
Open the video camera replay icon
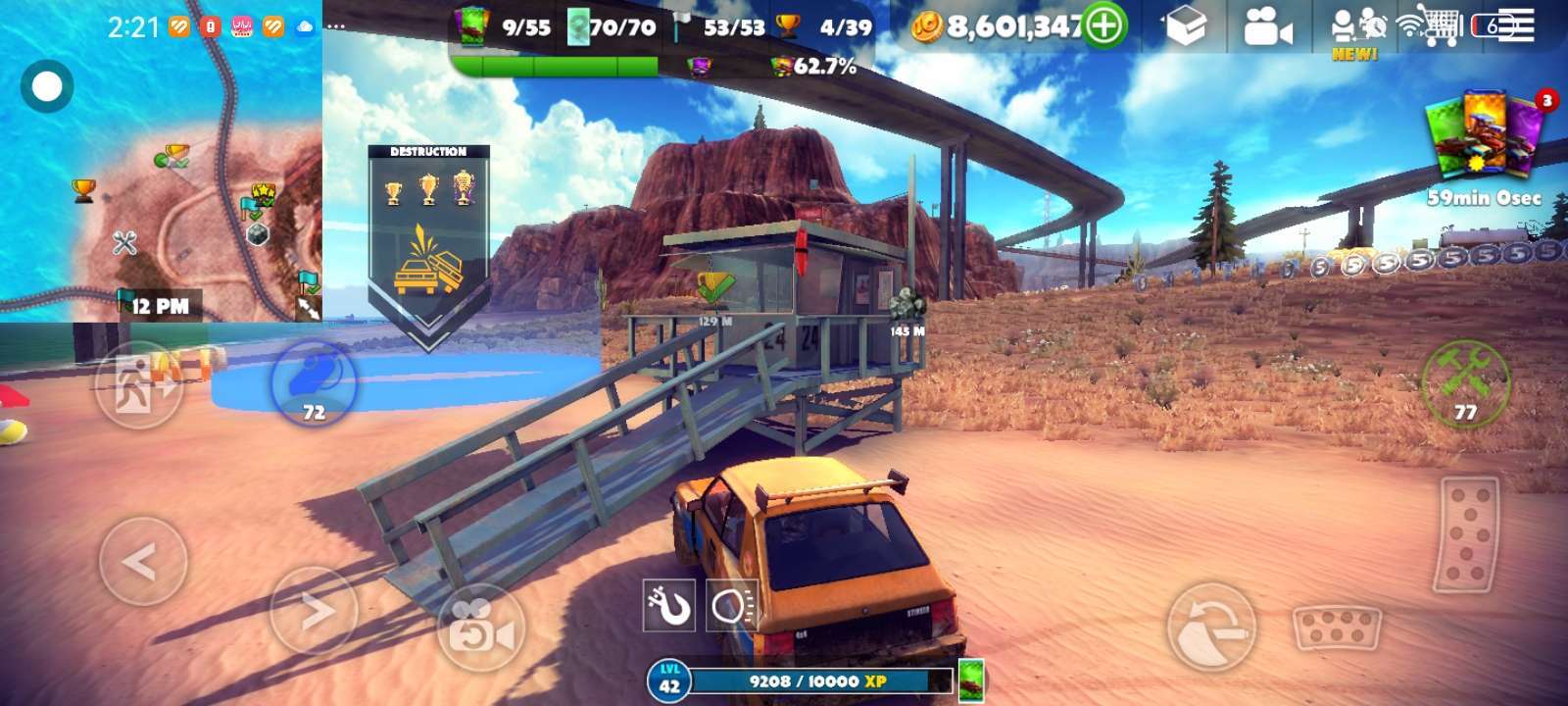(x=1266, y=28)
